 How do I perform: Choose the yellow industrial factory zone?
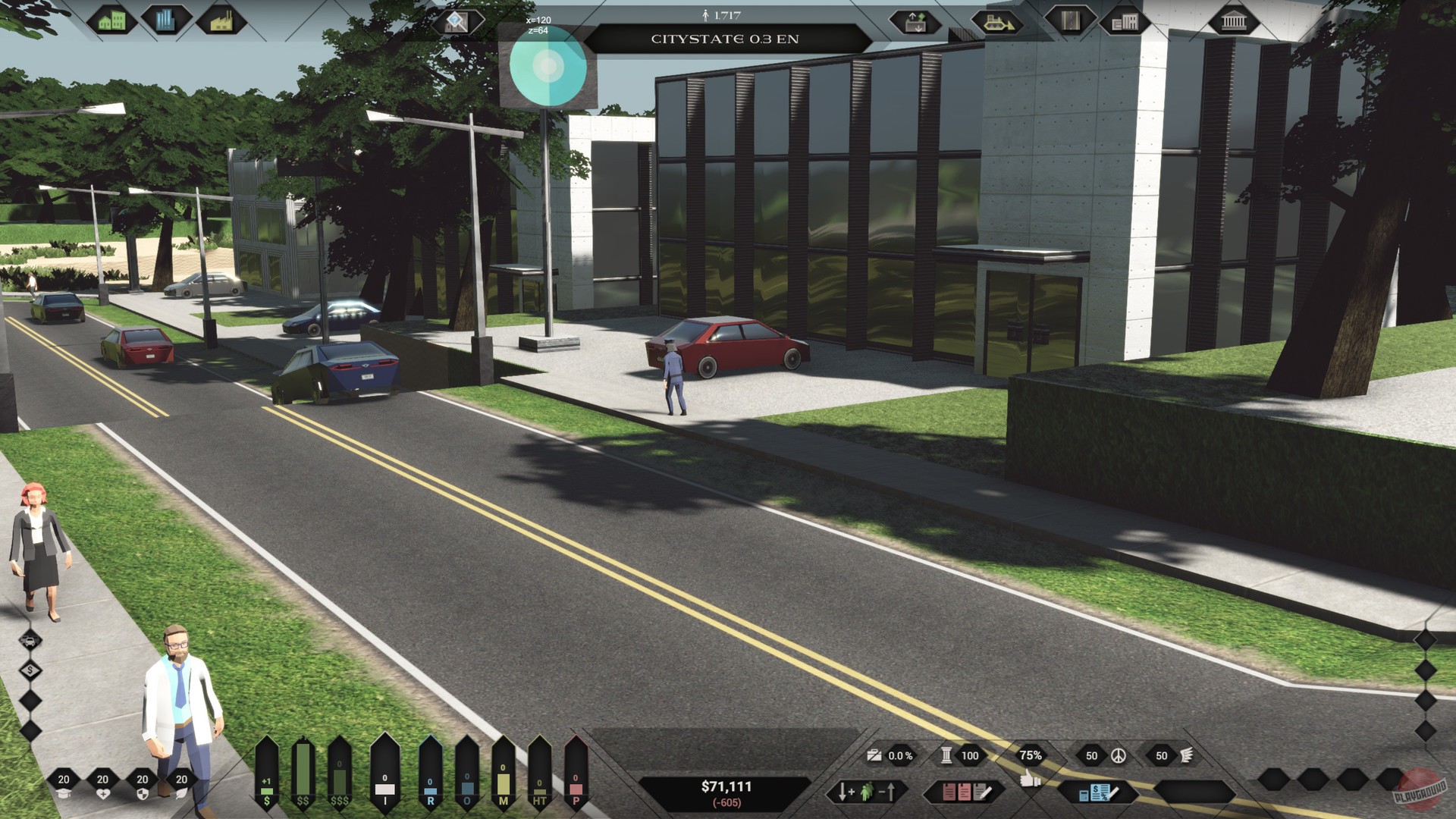221,20
